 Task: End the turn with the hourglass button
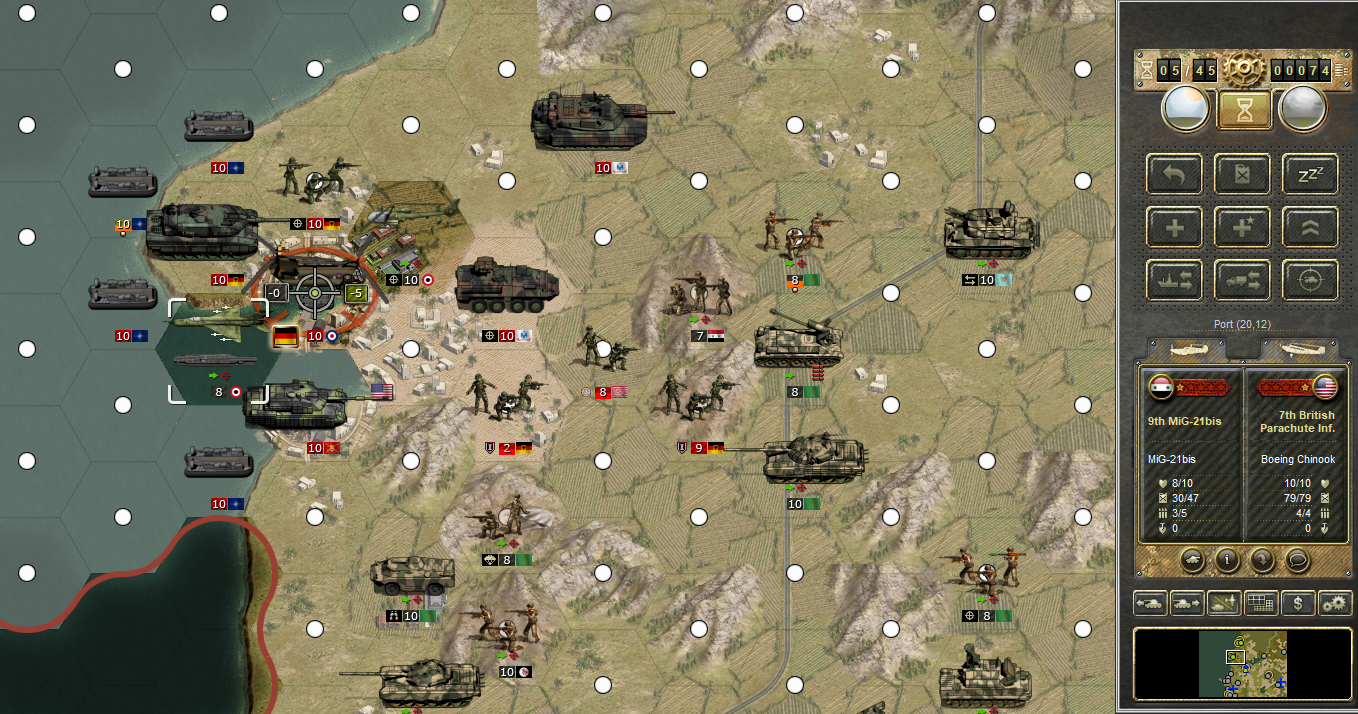(1244, 109)
